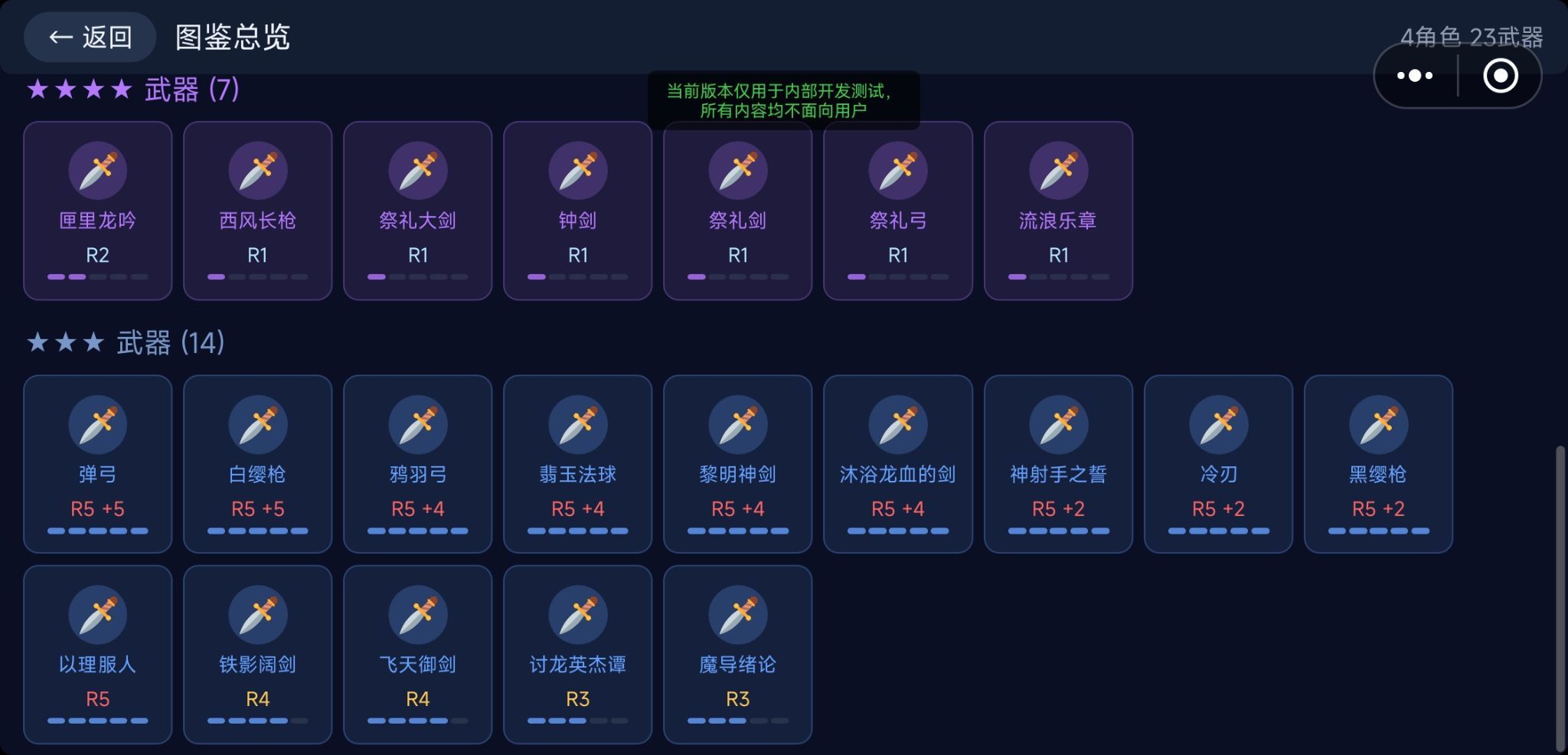Screen dimensions: 1568x755
Task: Open the mini program more-options menu
Action: coord(1415,76)
